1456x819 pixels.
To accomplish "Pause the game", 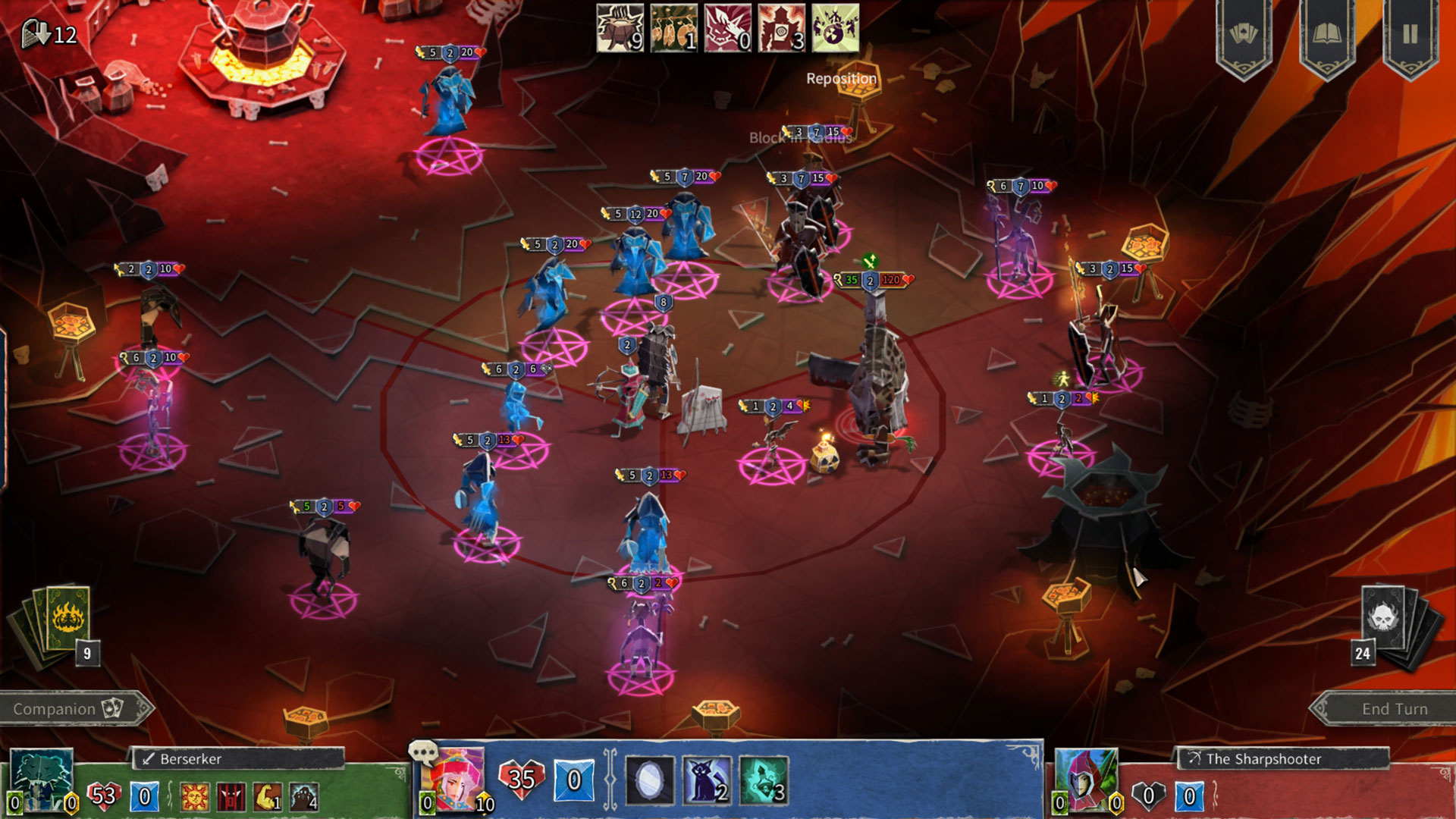I will coord(1410,35).
